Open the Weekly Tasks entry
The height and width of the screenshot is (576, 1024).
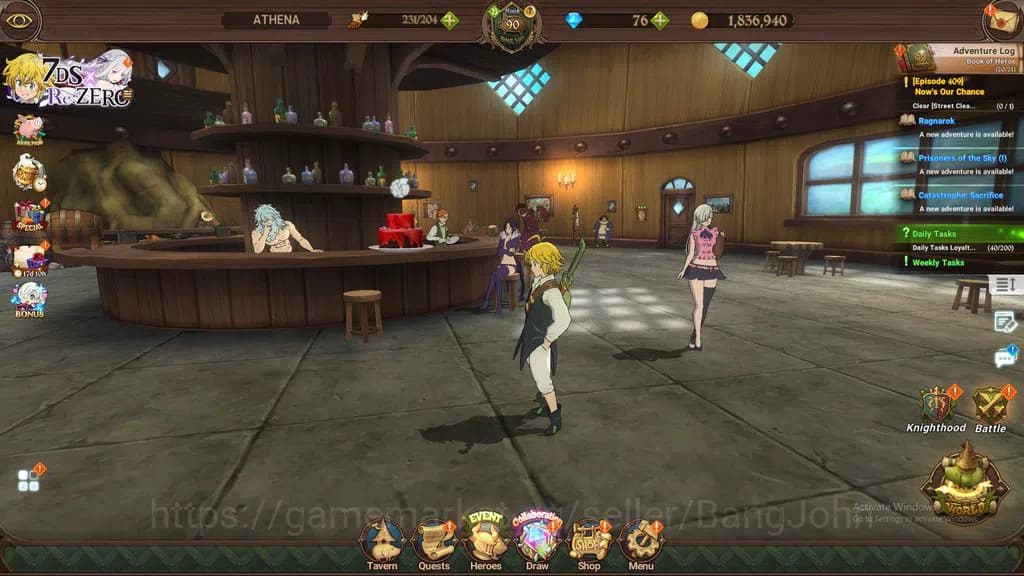(x=938, y=263)
